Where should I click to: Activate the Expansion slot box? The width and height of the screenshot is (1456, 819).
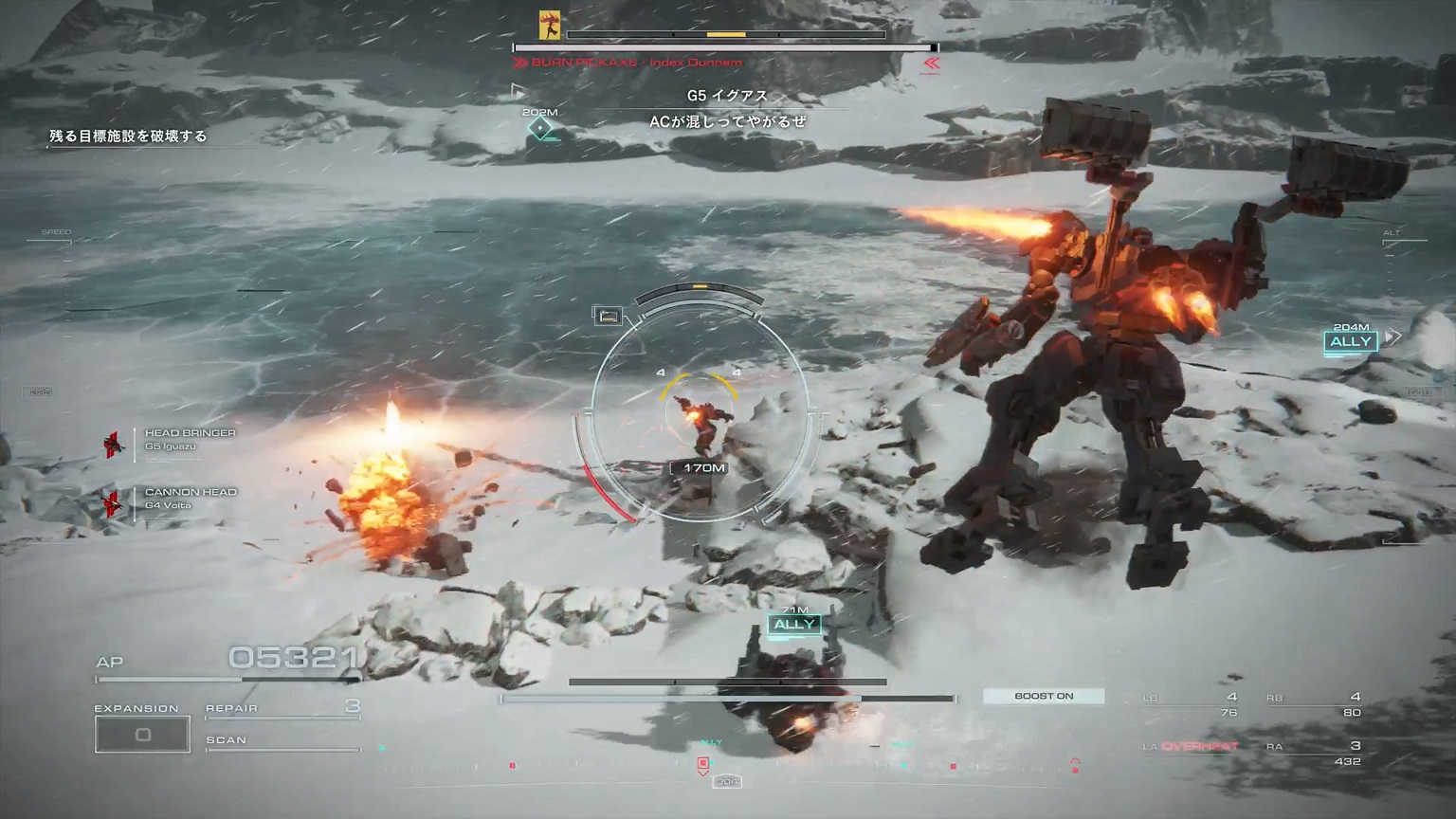(142, 735)
